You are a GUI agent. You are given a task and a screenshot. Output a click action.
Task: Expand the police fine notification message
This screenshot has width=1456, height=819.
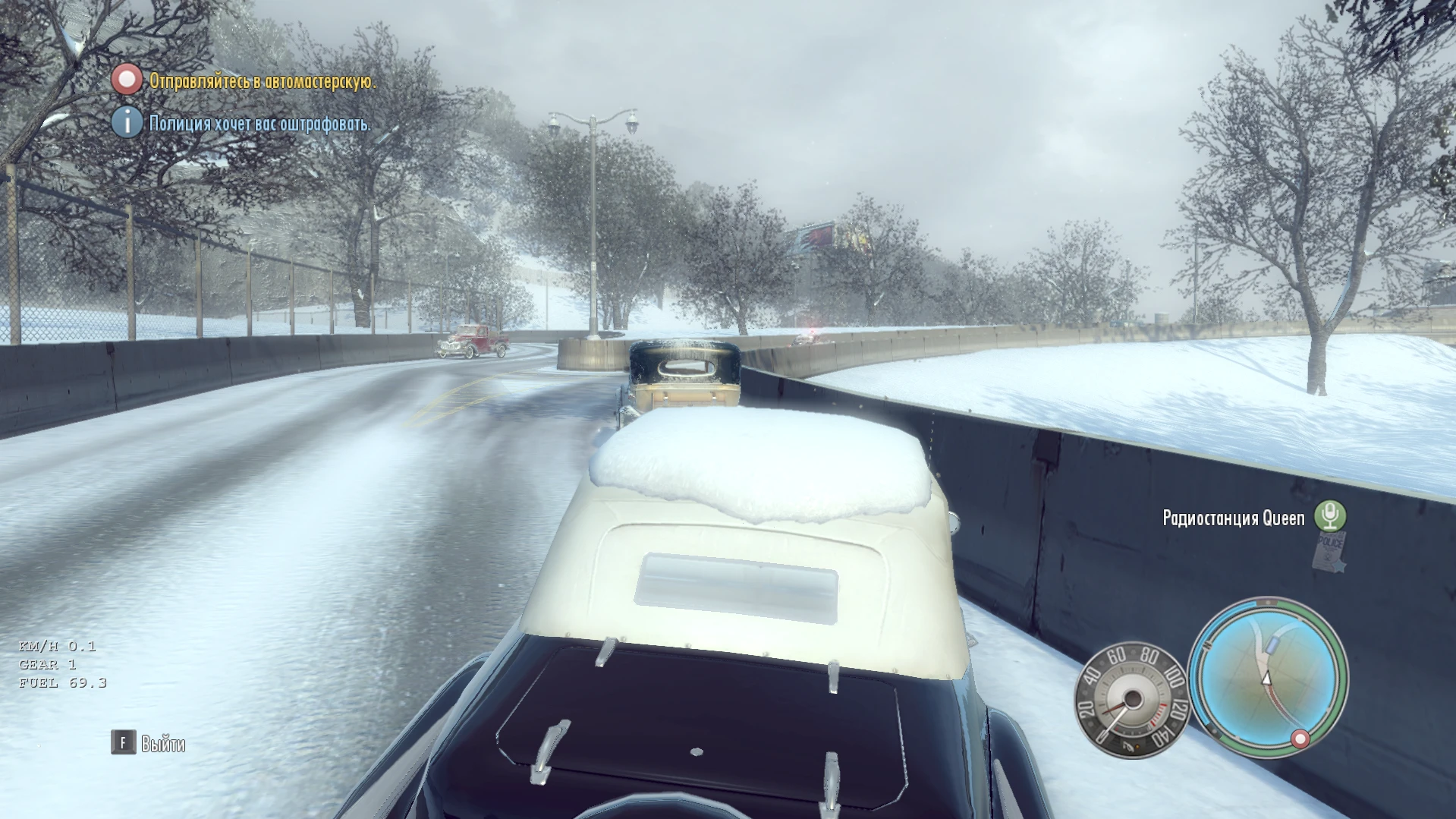tap(258, 124)
